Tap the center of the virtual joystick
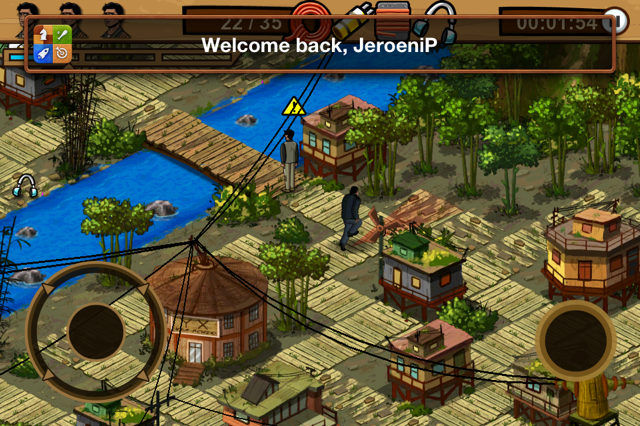640x426 pixels. [95, 331]
